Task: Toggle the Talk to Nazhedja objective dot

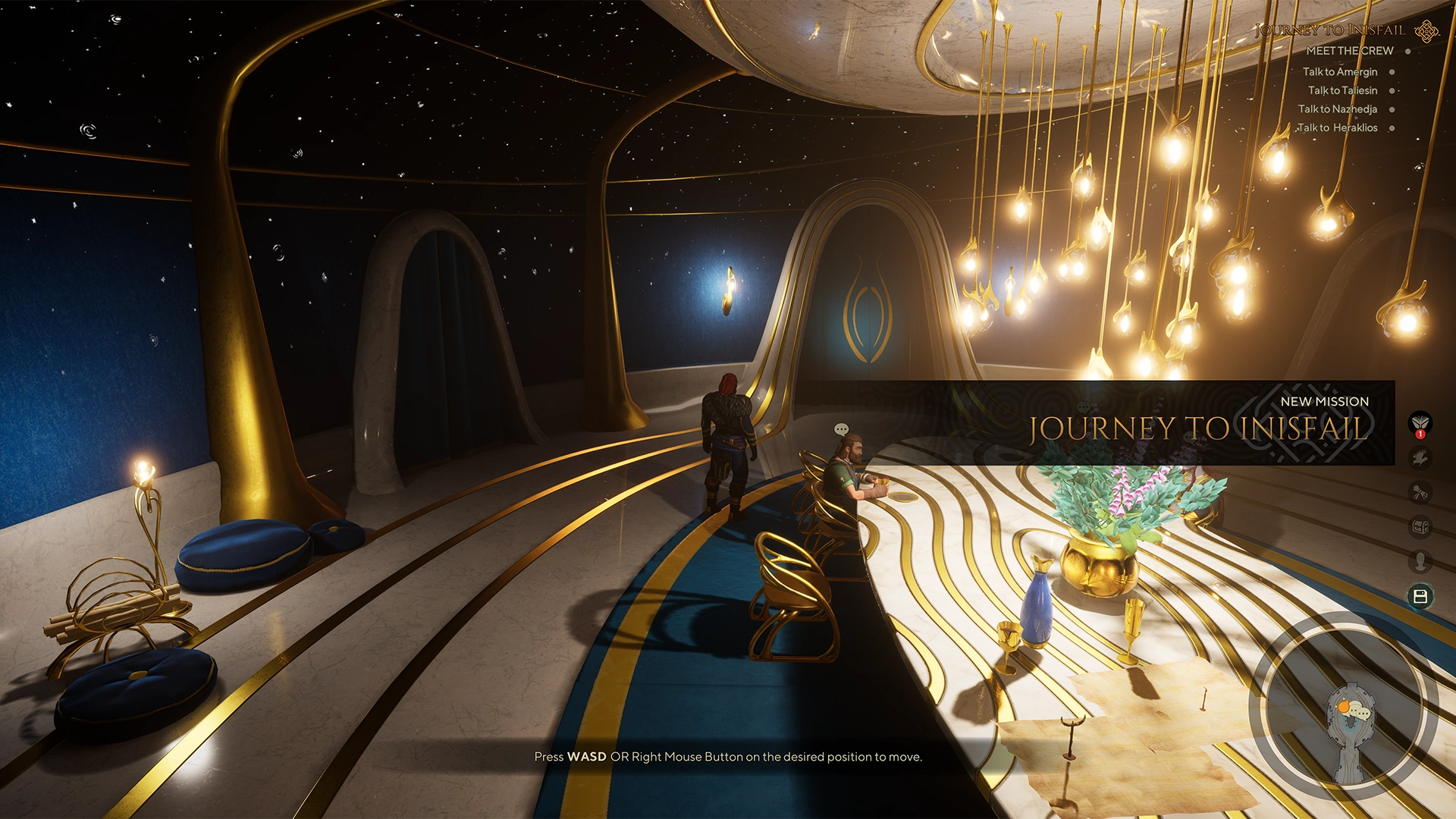Action: coord(1392,109)
